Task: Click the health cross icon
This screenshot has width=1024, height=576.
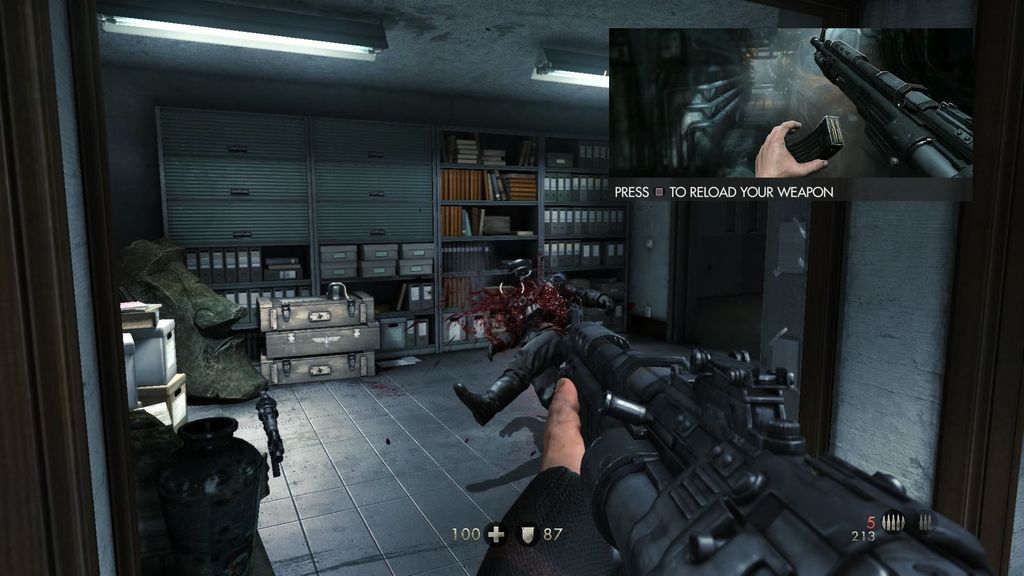Action: [495, 534]
